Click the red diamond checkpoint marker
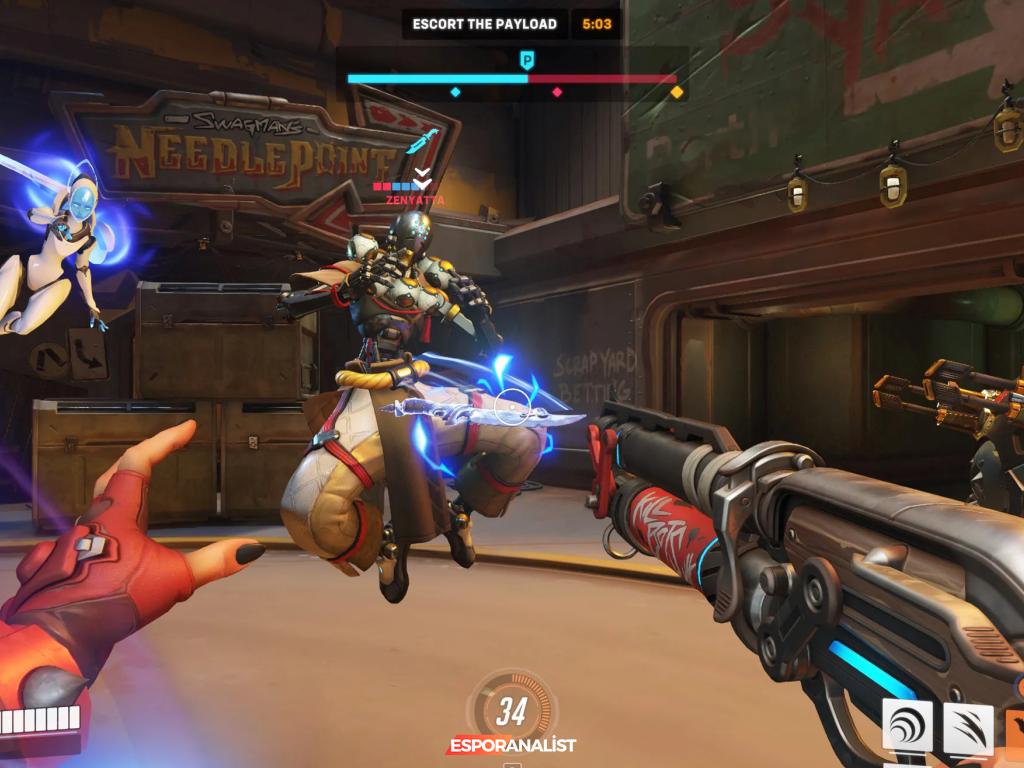1024x768 pixels. point(558,92)
